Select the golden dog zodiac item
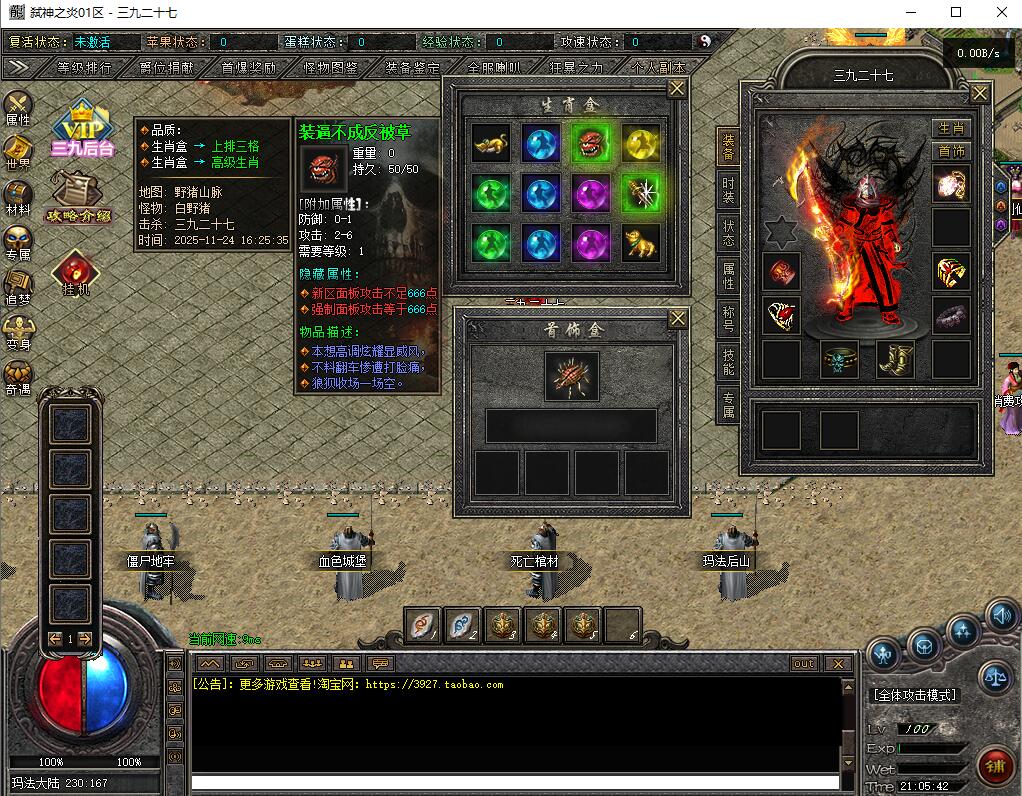Viewport: 1022px width, 796px height. point(640,243)
